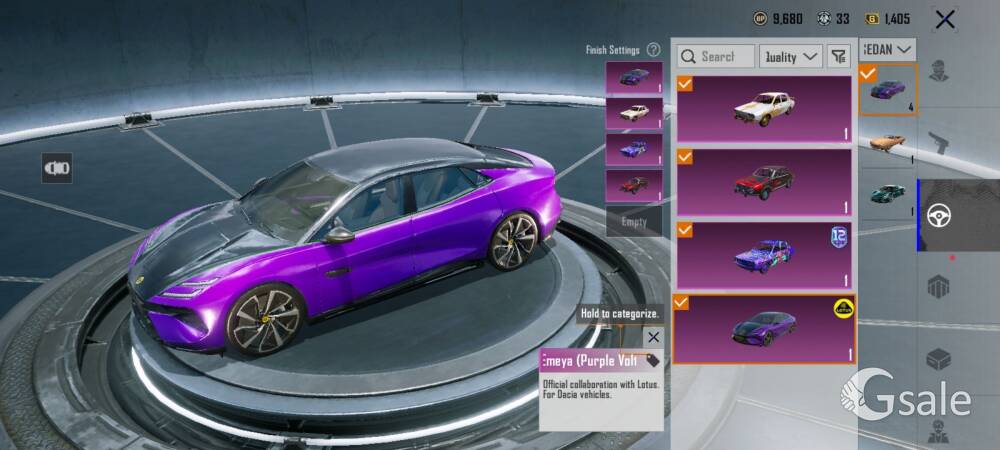Click the white Dacia finish thumbnail
This screenshot has height=450, width=1000.
(x=634, y=113)
